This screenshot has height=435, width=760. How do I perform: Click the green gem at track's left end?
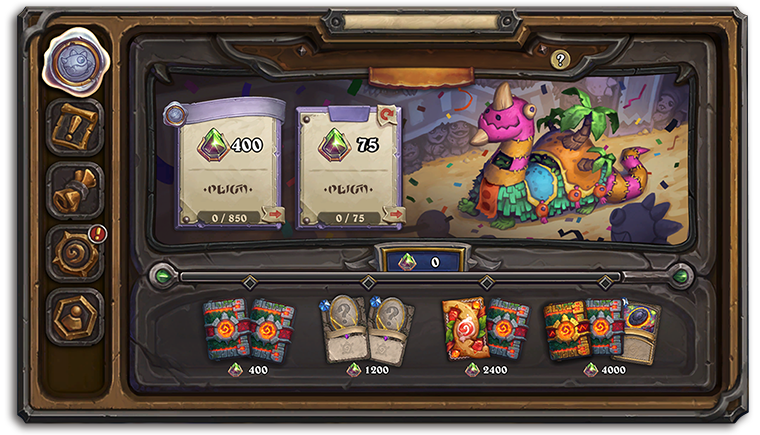[x=162, y=275]
